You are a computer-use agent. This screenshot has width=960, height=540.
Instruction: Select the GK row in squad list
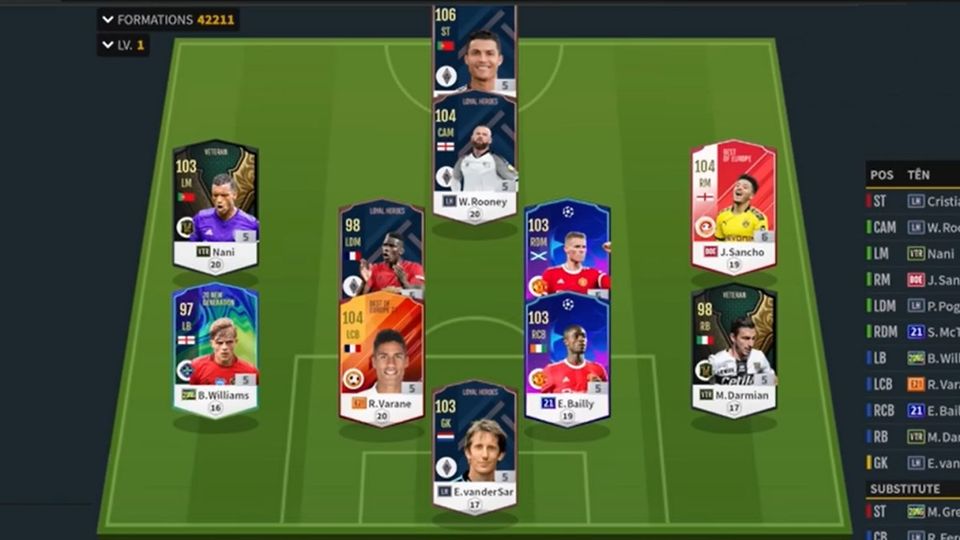912,463
